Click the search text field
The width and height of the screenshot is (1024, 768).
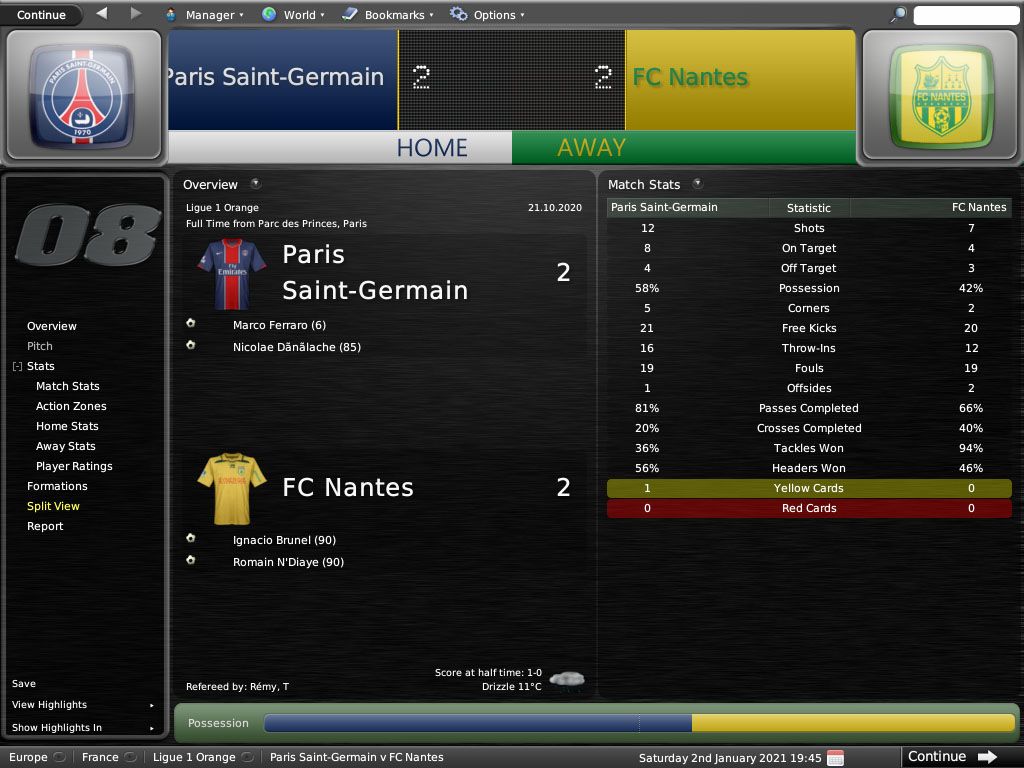[965, 15]
